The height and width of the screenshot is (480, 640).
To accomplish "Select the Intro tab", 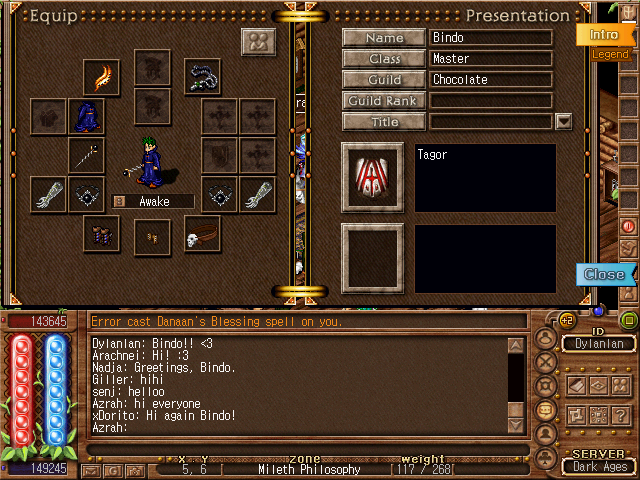I will [x=604, y=34].
